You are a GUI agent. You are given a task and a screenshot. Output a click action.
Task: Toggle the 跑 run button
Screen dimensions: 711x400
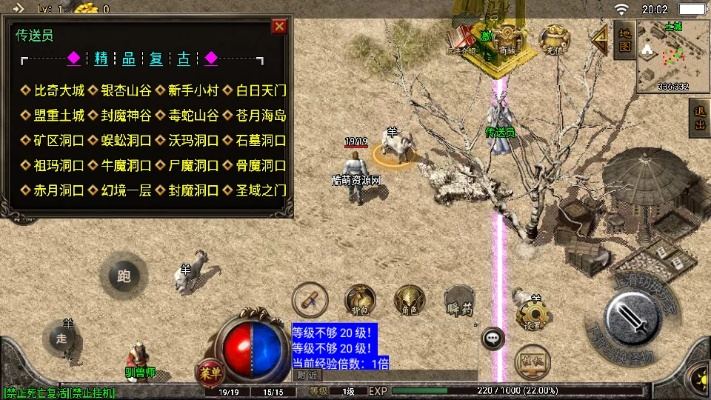click(x=124, y=276)
